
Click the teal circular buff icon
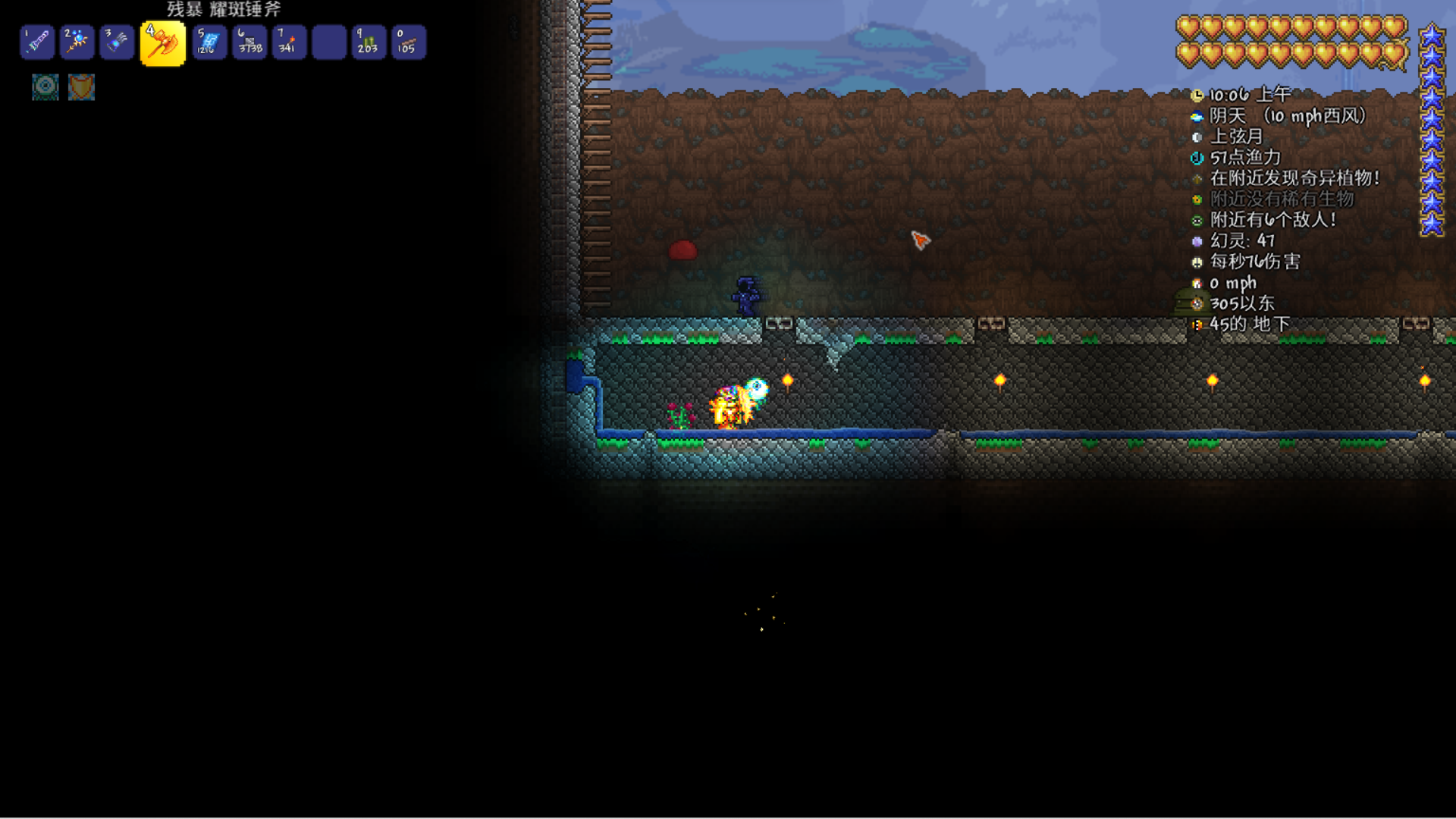coord(45,86)
